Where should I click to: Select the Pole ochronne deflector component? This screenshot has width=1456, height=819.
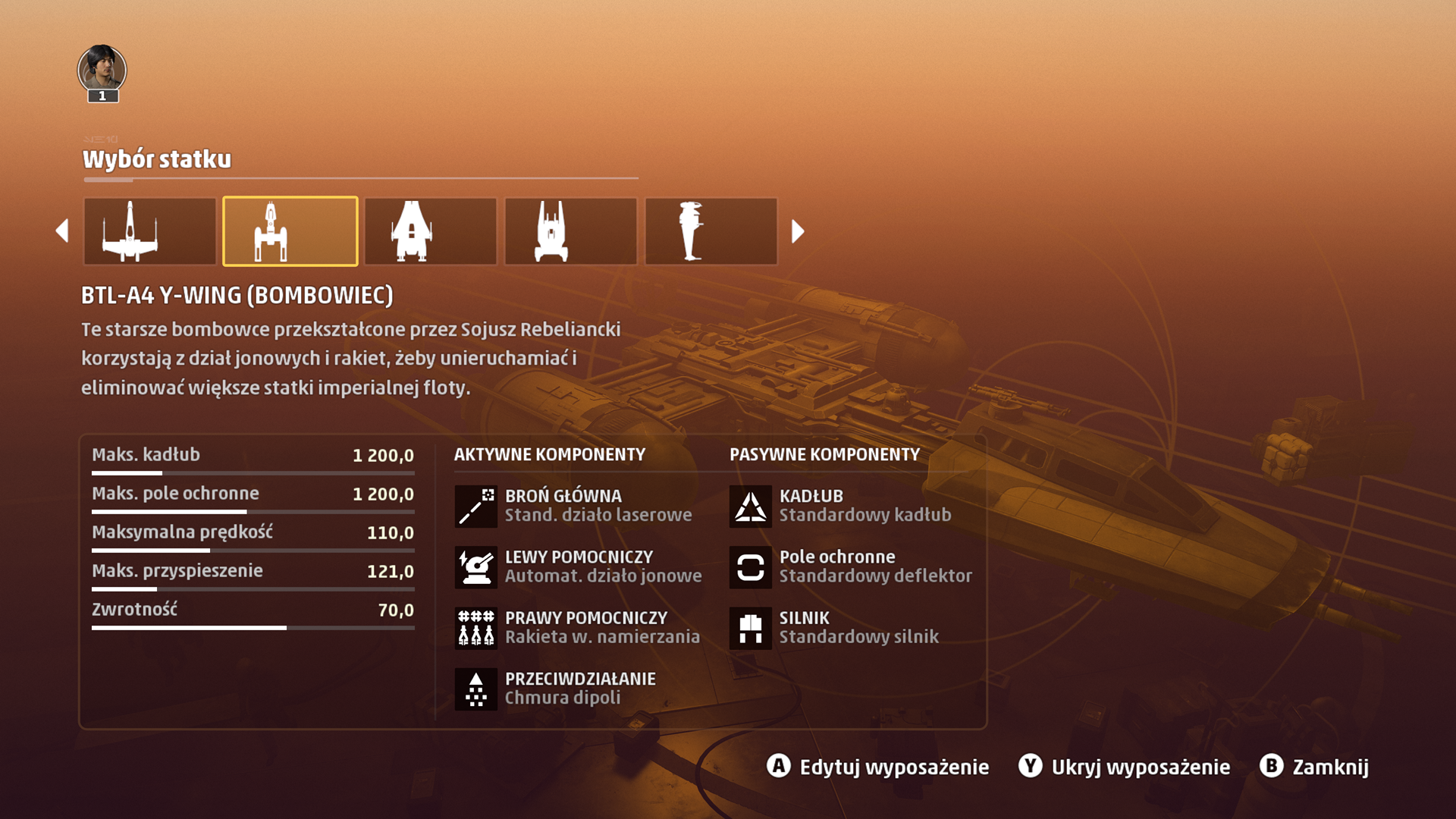(851, 566)
